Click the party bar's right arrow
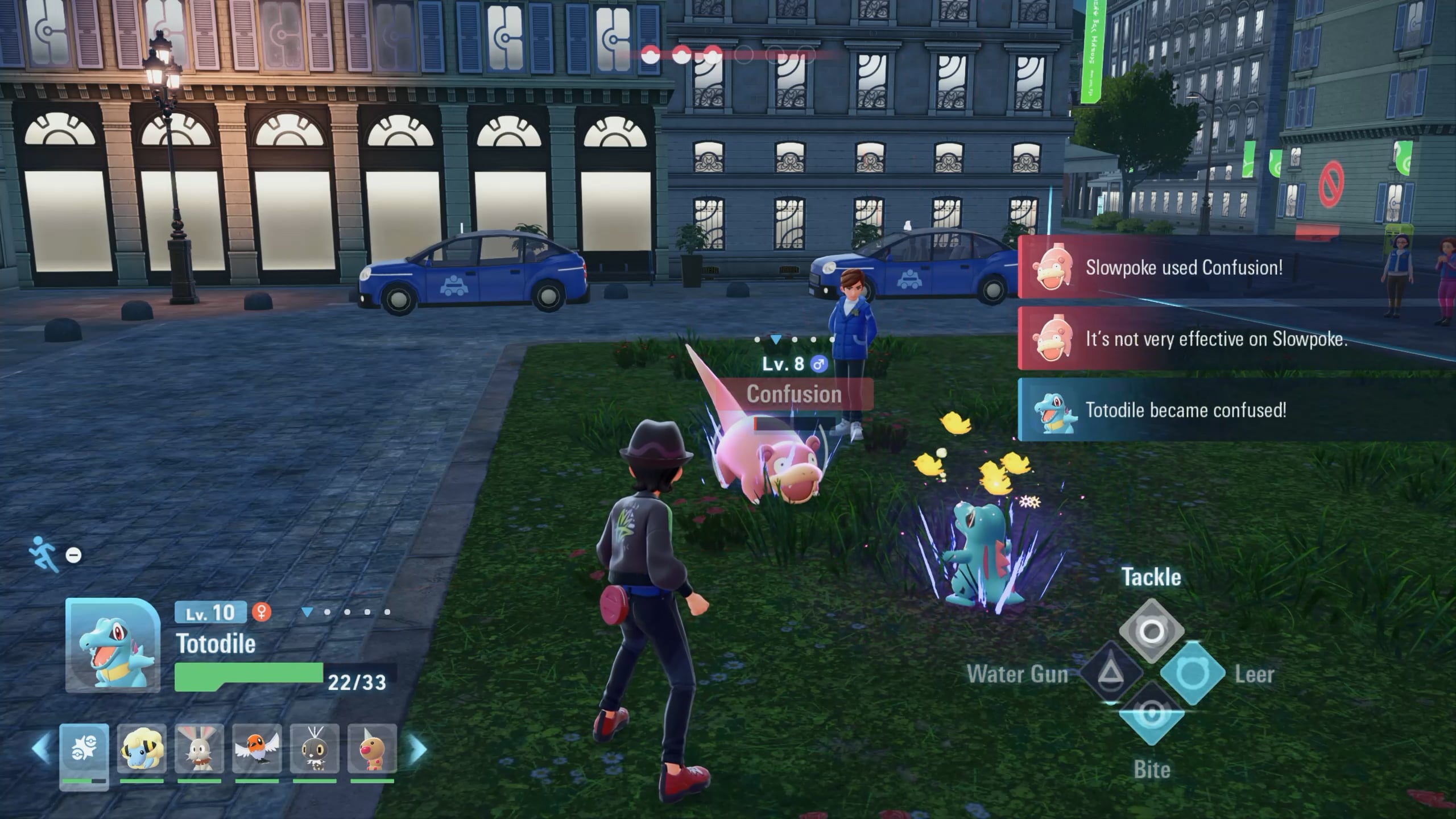 [x=418, y=750]
